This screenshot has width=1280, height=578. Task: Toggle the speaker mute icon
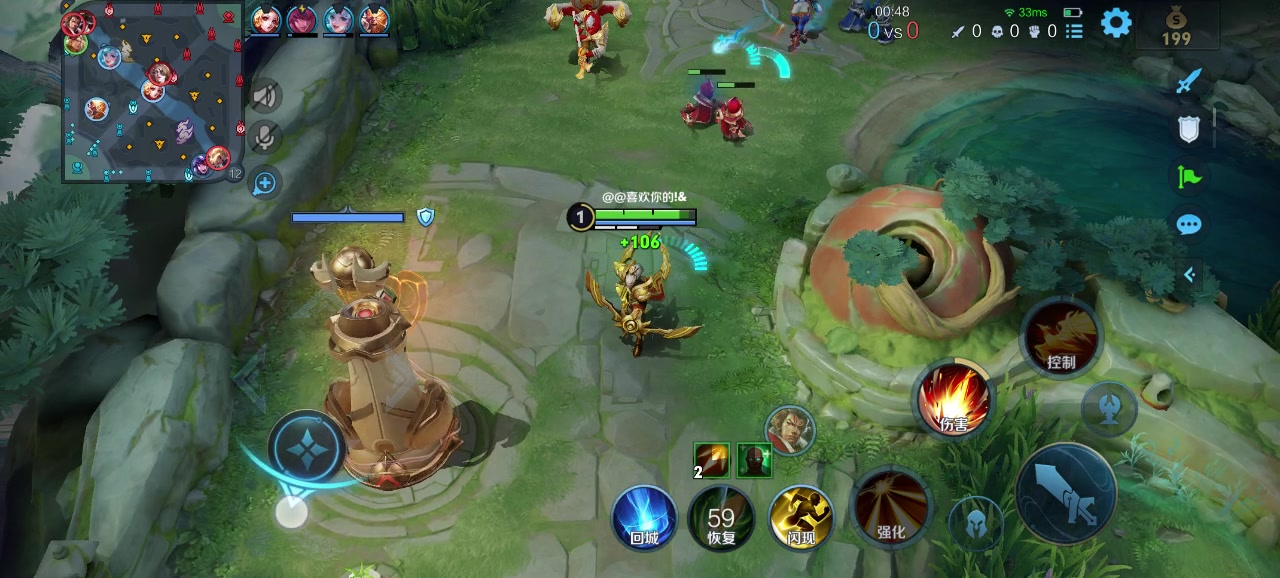tap(265, 96)
